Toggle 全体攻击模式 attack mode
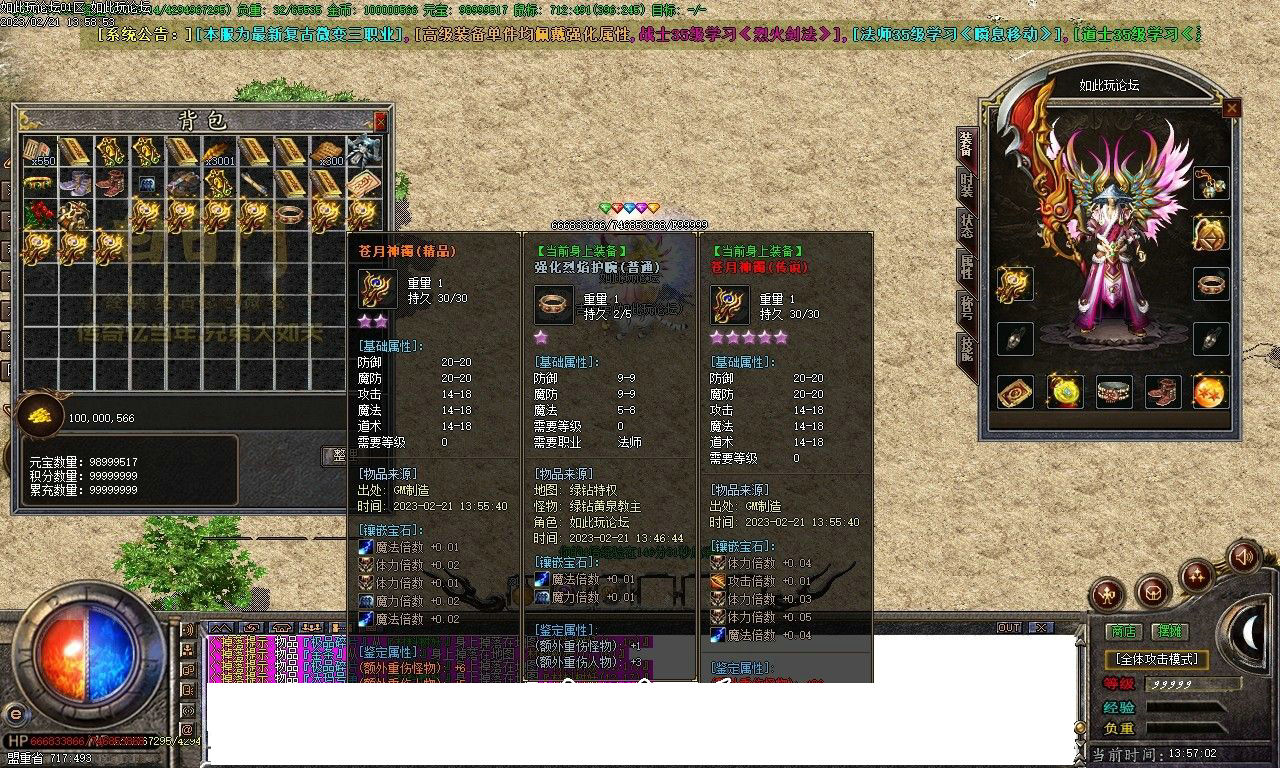Screen dimensions: 1280x768 [x=1157, y=658]
